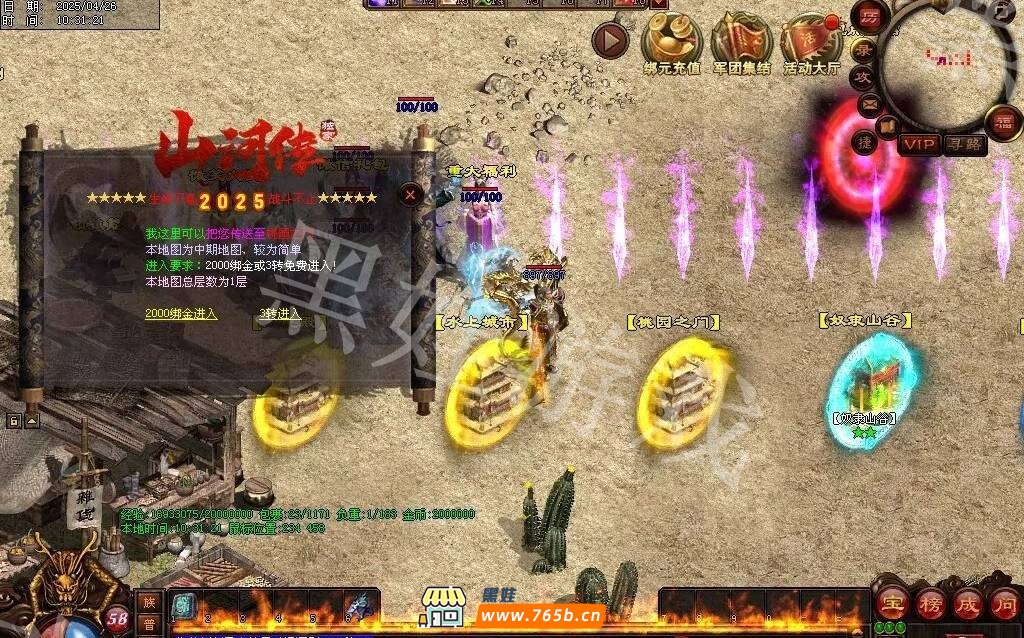The width and height of the screenshot is (1024, 638).
Task: Click the 录 round button
Action: [x=862, y=49]
